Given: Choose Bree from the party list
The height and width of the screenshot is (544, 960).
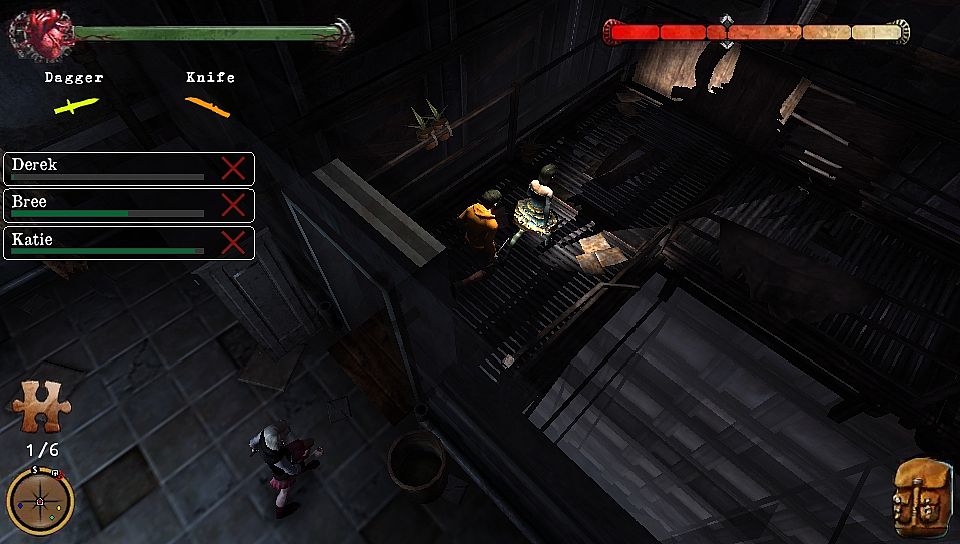Looking at the screenshot, I should click(x=108, y=205).
